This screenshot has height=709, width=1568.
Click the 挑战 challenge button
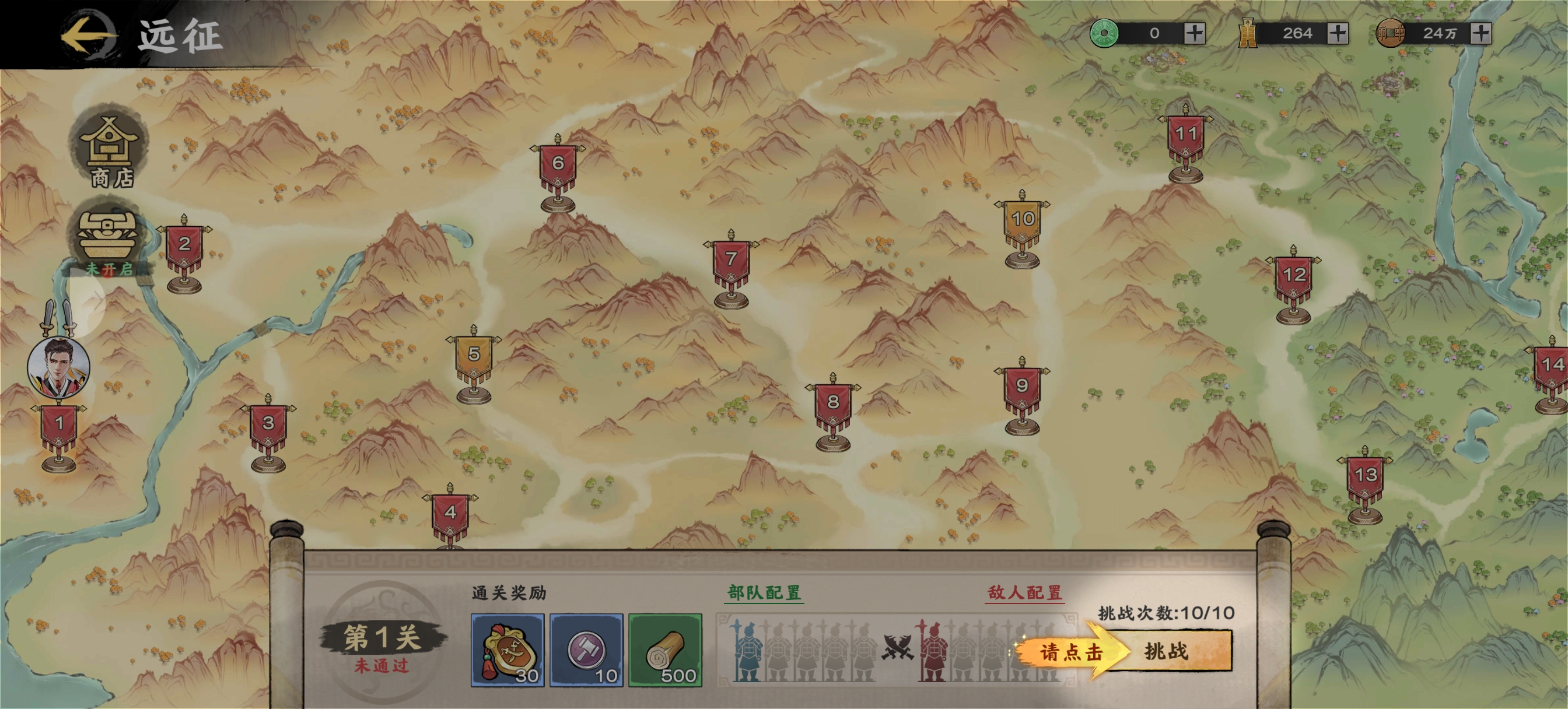point(1165,651)
